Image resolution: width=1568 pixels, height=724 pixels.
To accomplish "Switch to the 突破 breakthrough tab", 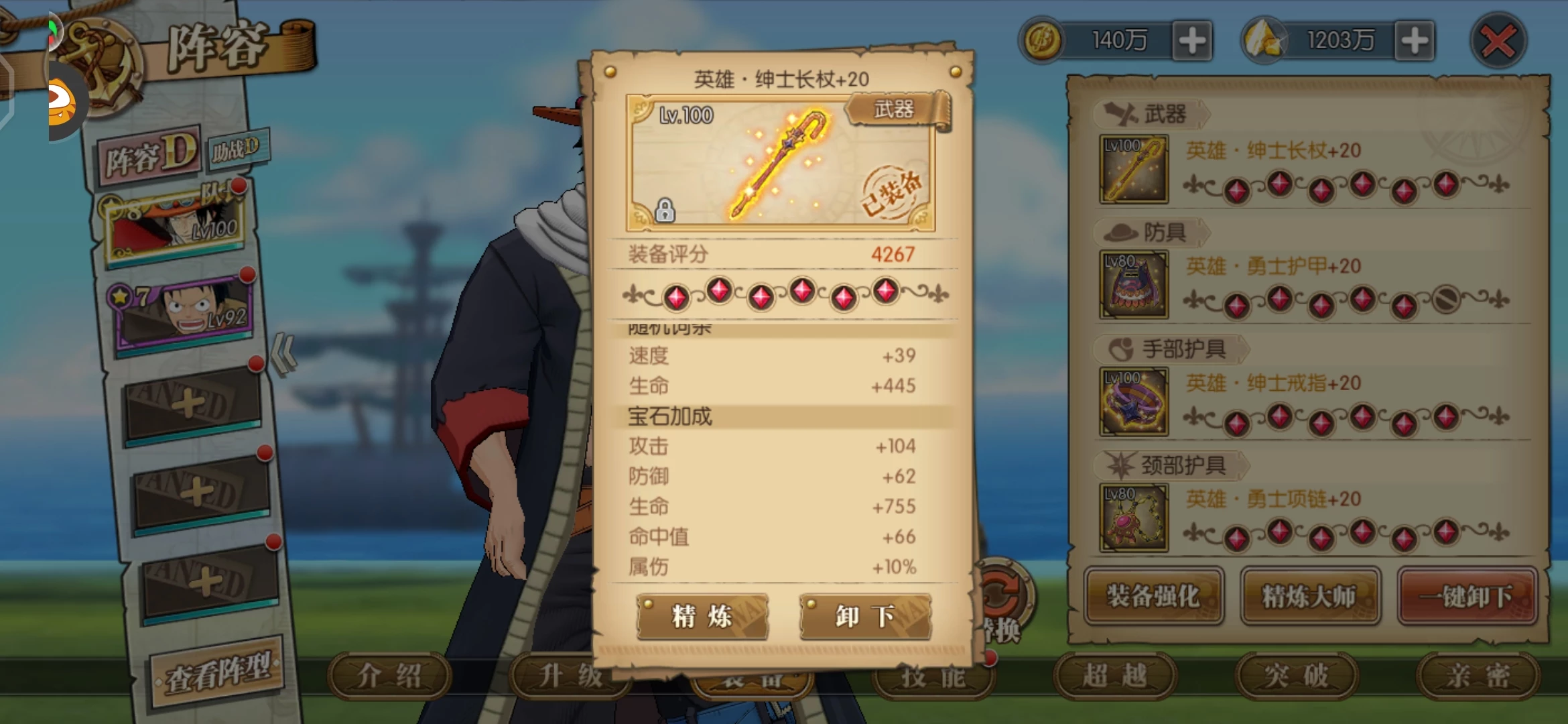I will (1296, 676).
